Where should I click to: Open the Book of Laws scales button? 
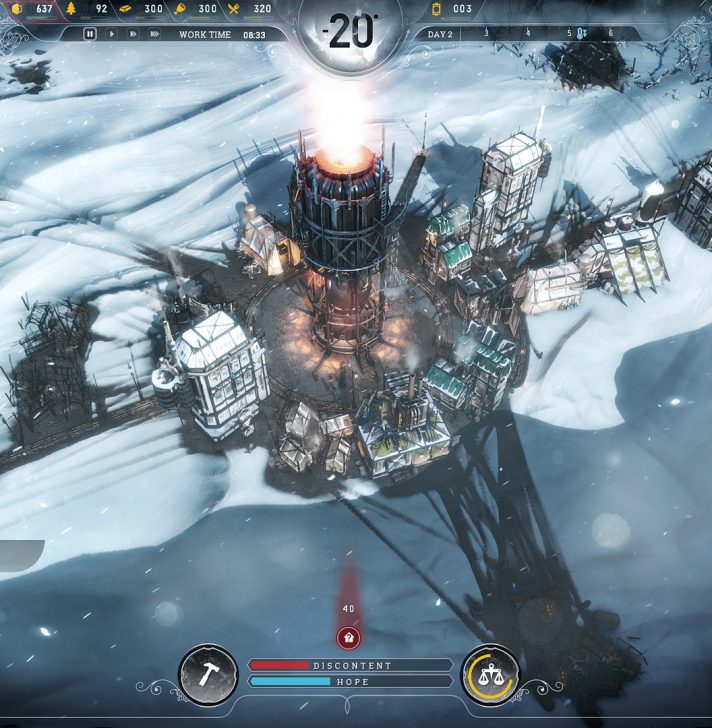[490, 675]
